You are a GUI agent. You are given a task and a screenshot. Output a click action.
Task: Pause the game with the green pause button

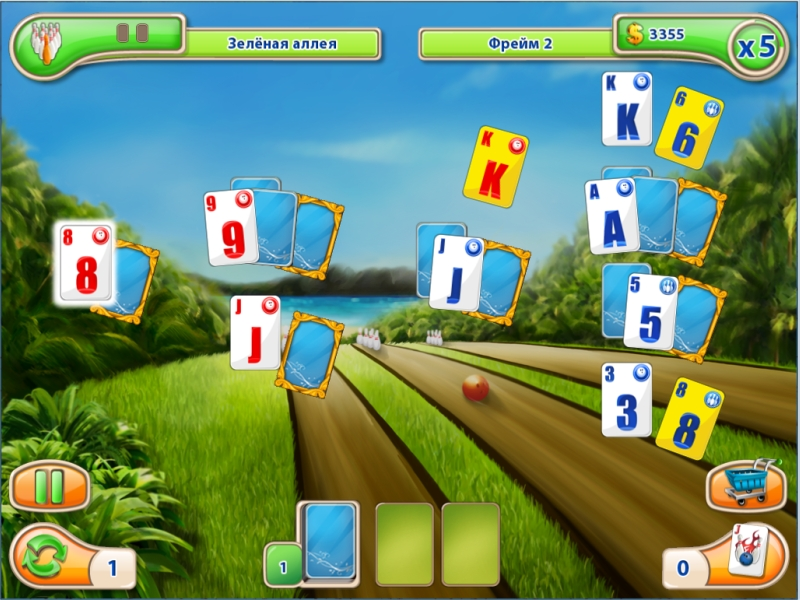tap(49, 487)
